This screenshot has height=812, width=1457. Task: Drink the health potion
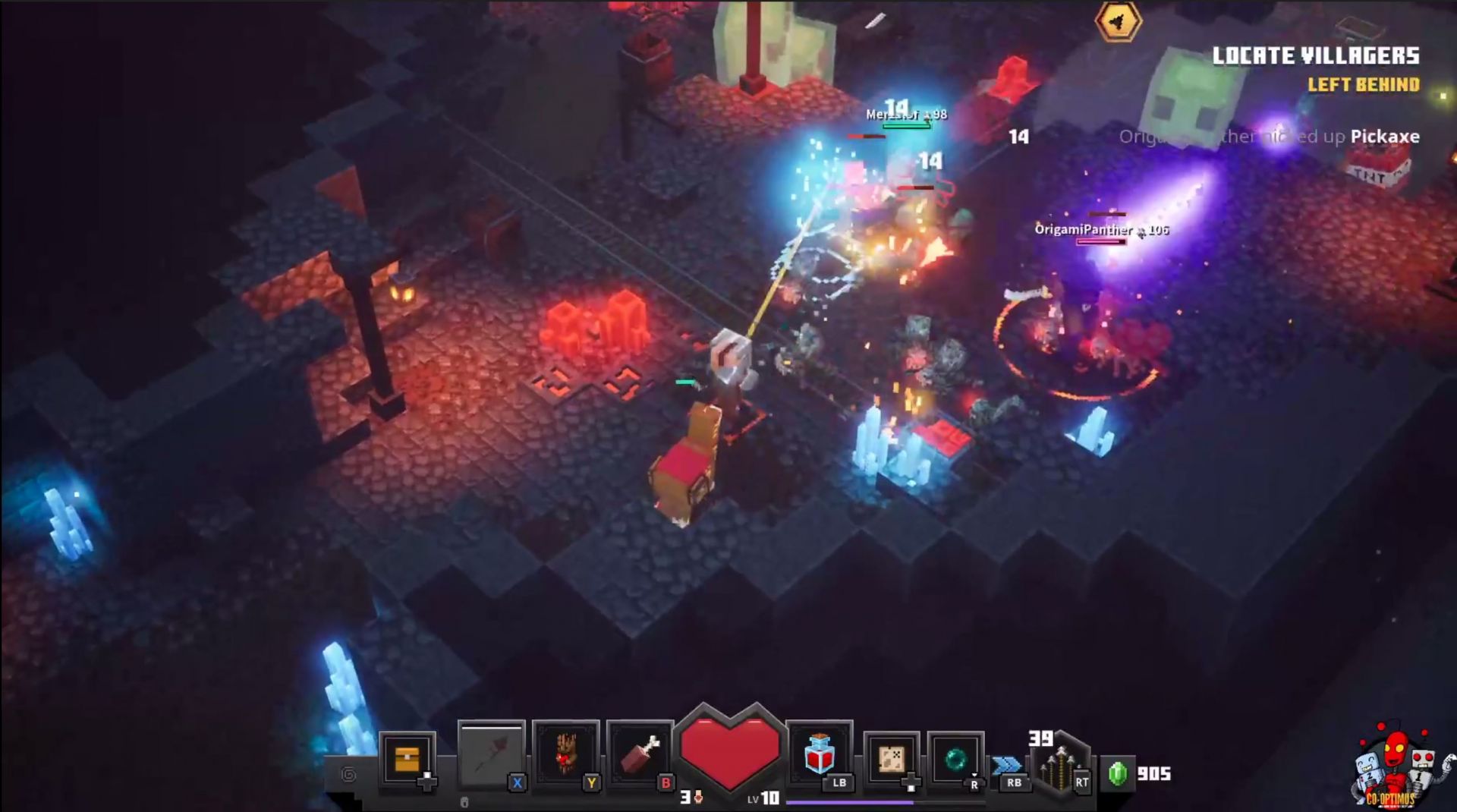(x=820, y=754)
